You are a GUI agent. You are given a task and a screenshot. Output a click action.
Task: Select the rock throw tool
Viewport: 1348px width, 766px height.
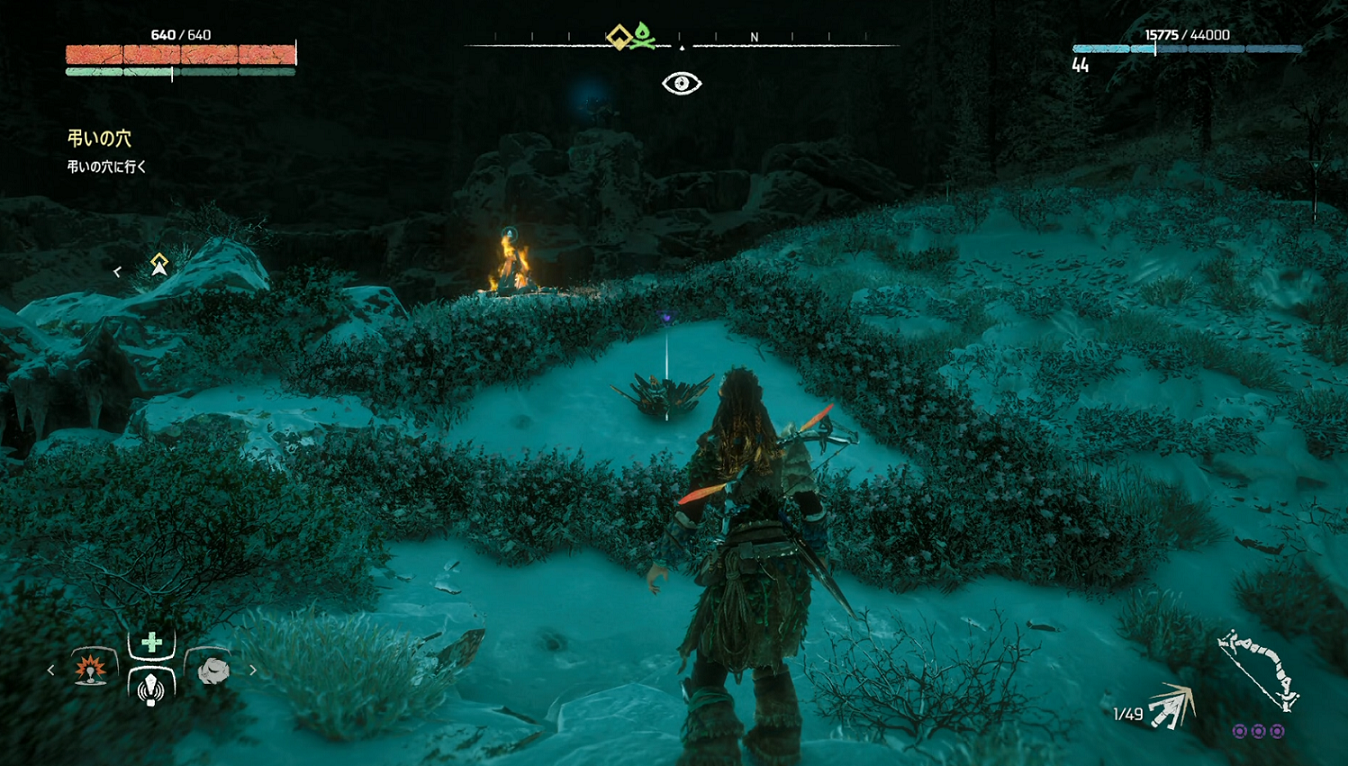212,670
